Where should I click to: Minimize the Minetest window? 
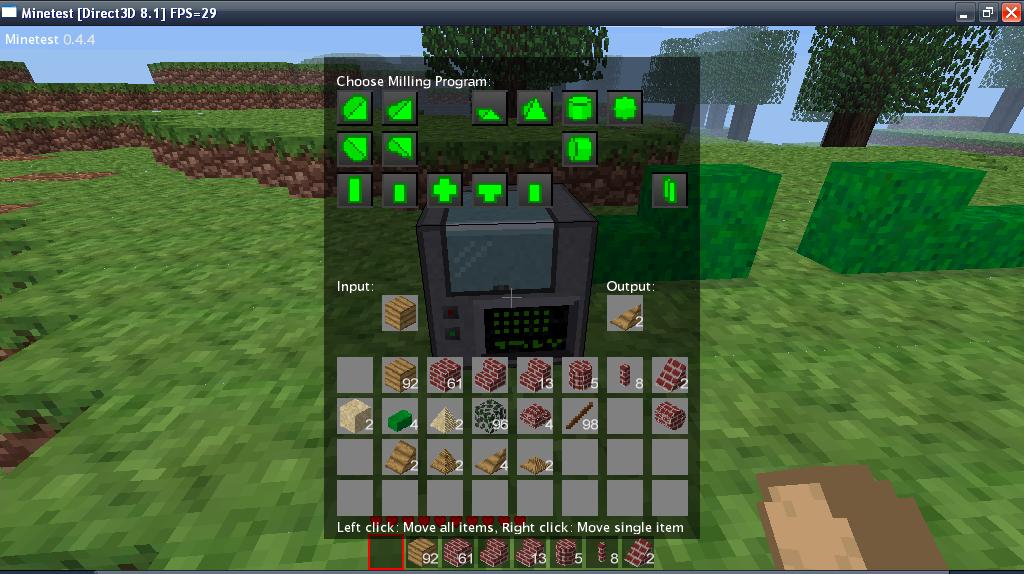965,12
